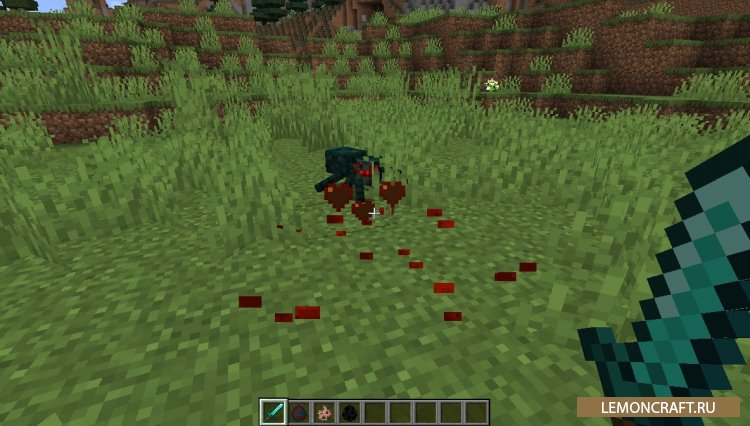Select the diamond sword hotbar slot

pyautogui.click(x=273, y=412)
